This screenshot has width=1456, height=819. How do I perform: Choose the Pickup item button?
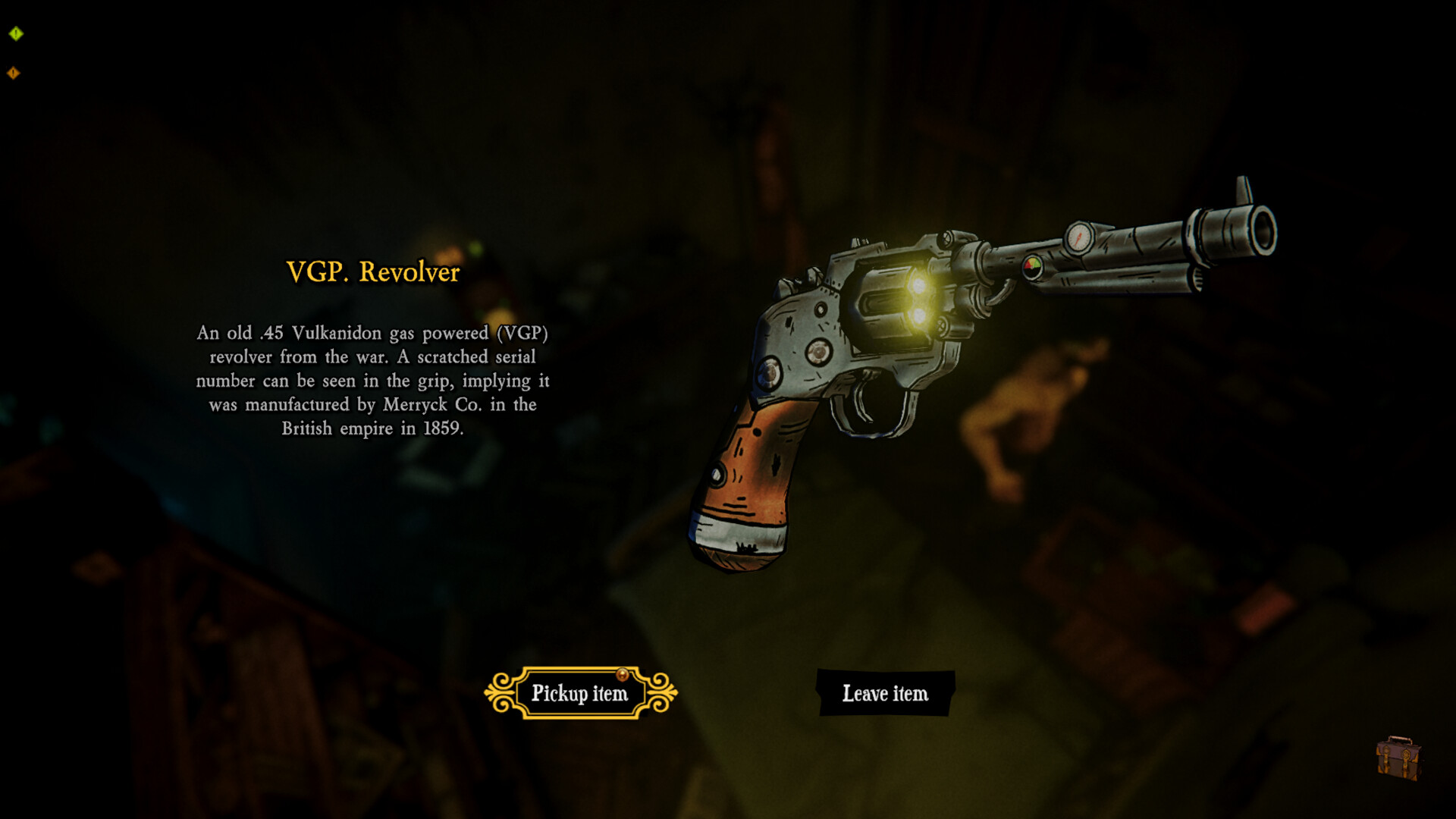(580, 693)
